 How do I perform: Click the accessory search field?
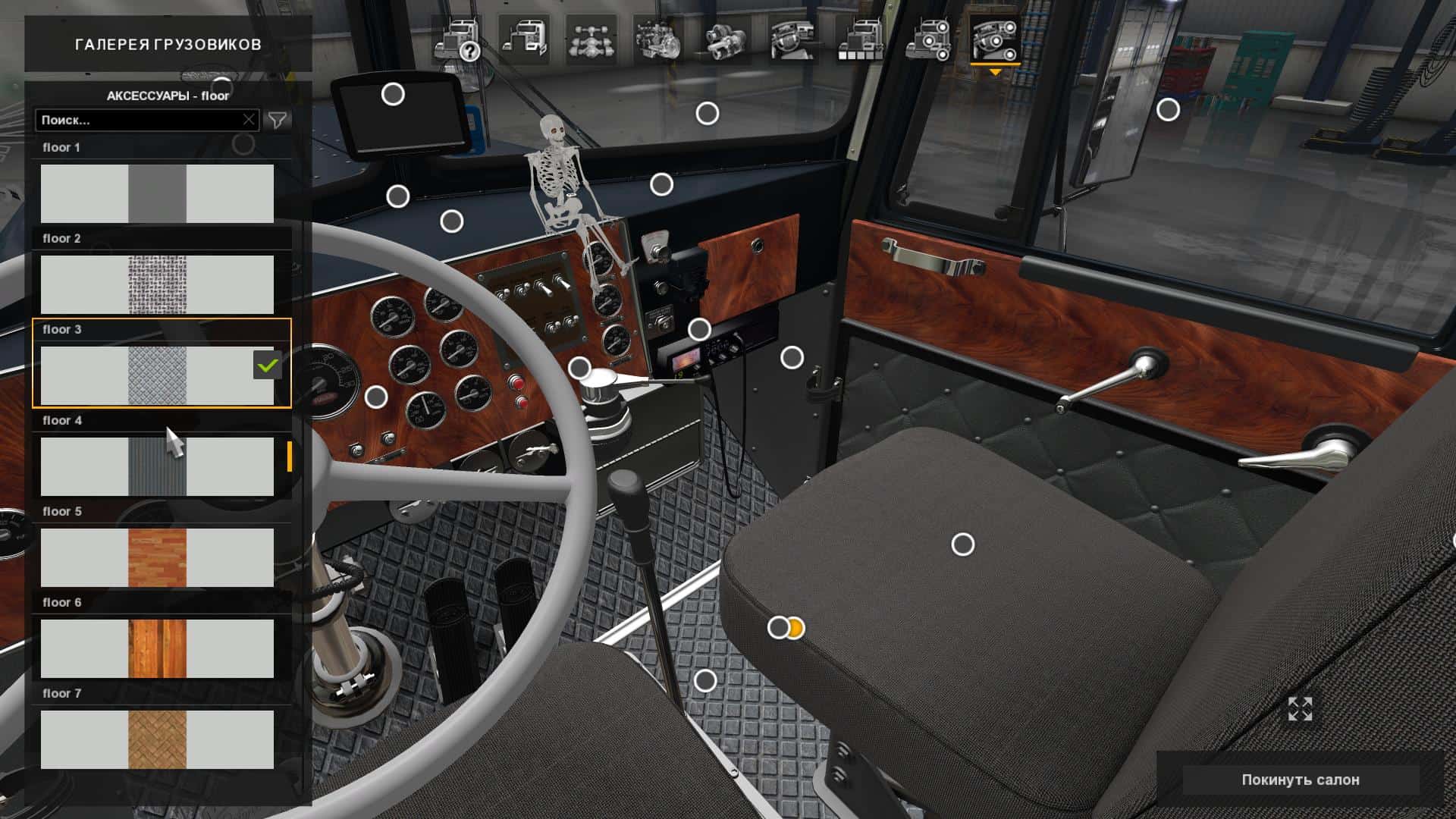click(x=140, y=120)
